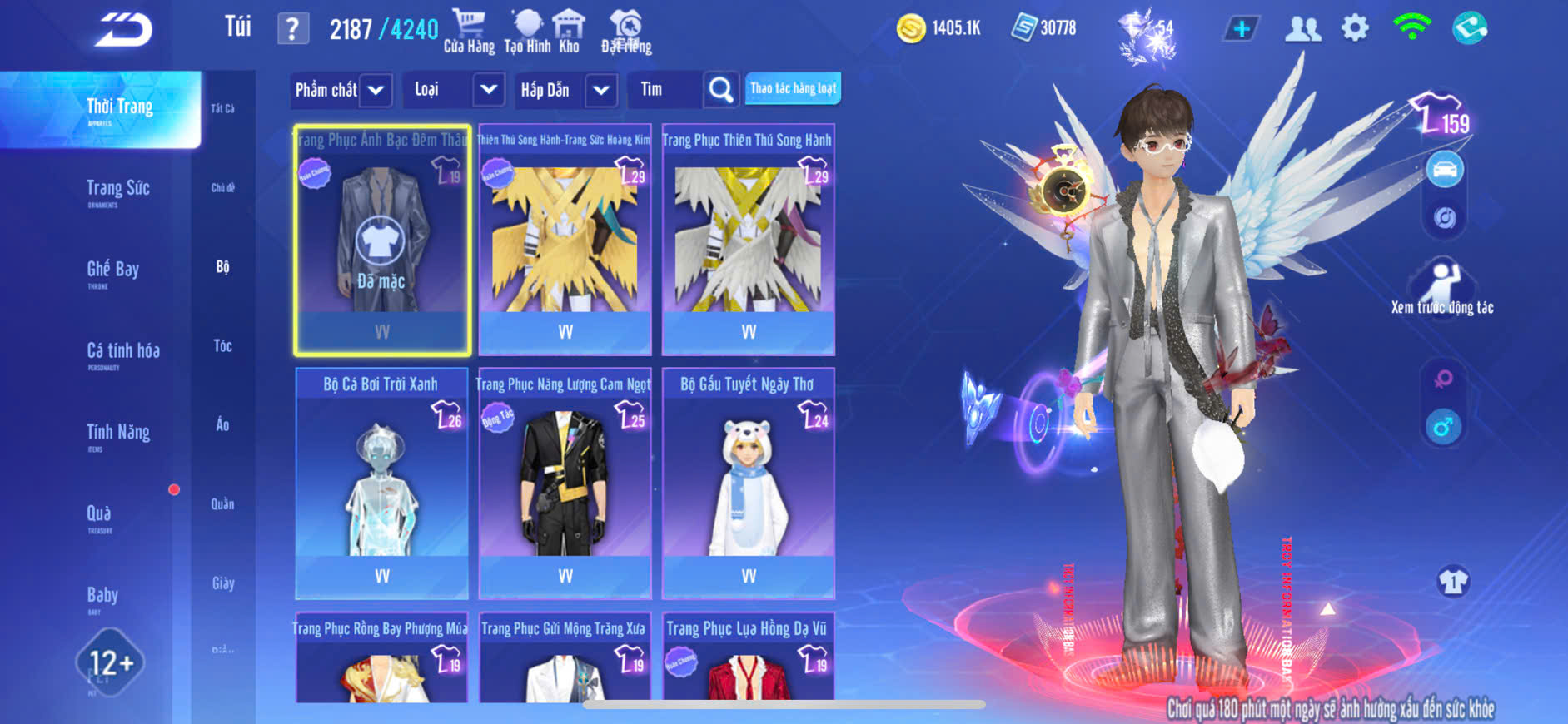Open the friends icon in the top bar

coord(1302,29)
